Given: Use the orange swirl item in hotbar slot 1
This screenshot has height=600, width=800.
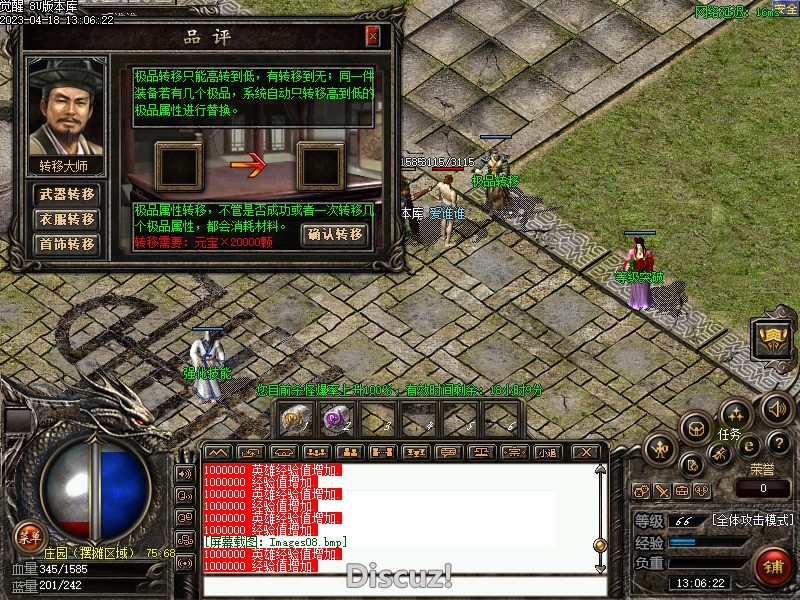Looking at the screenshot, I should pos(294,420).
